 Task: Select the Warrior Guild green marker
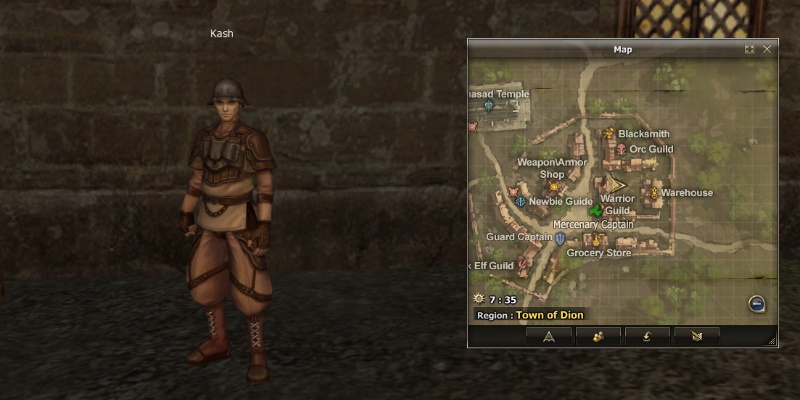click(x=597, y=211)
